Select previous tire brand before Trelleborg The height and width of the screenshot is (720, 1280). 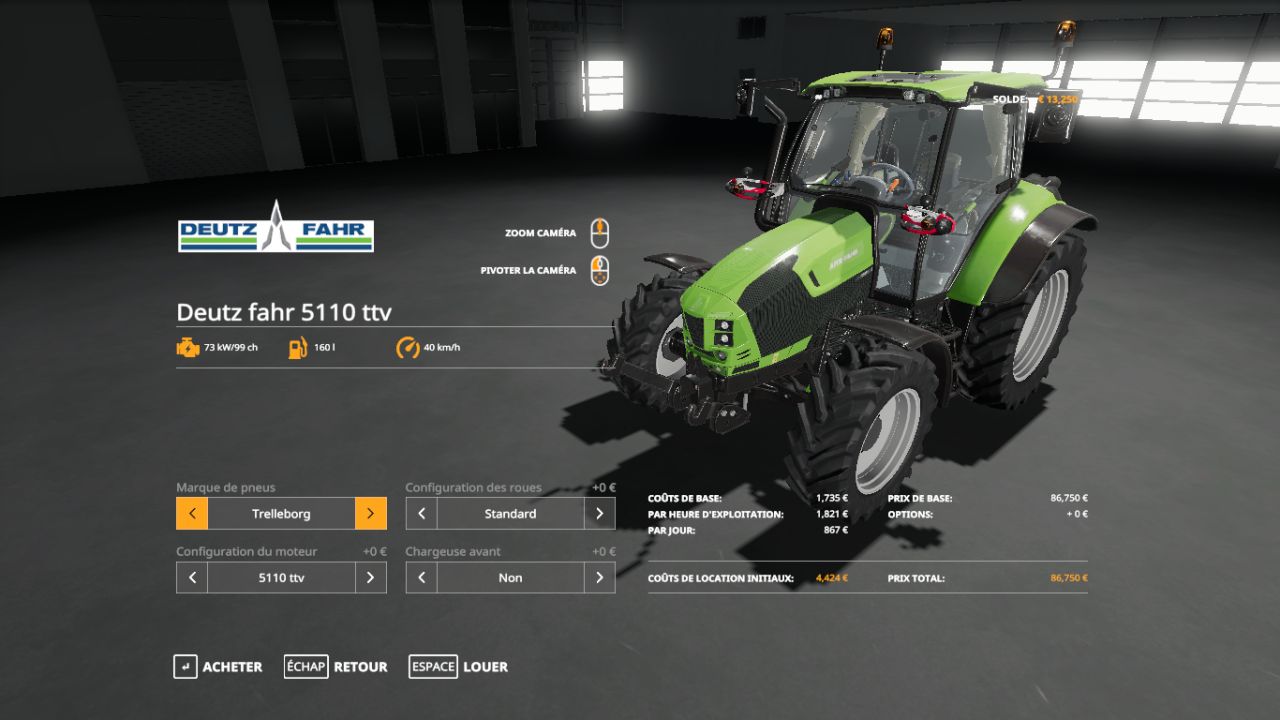pyautogui.click(x=192, y=514)
